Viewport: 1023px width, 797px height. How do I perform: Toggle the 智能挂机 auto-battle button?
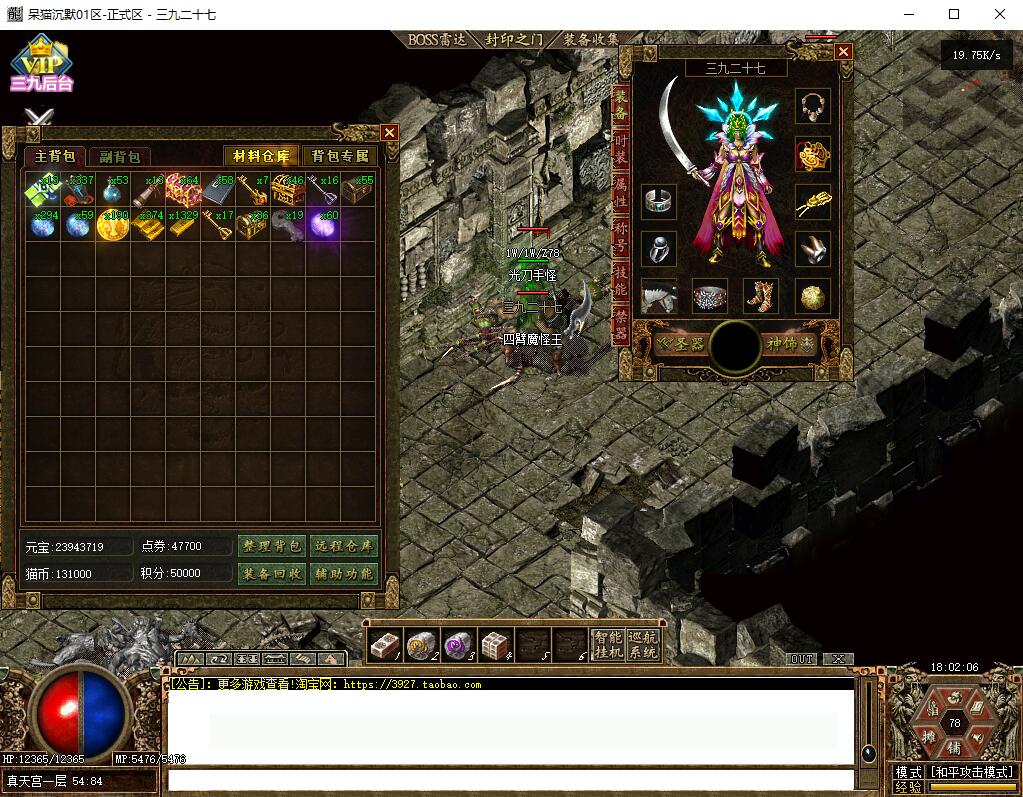[607, 645]
